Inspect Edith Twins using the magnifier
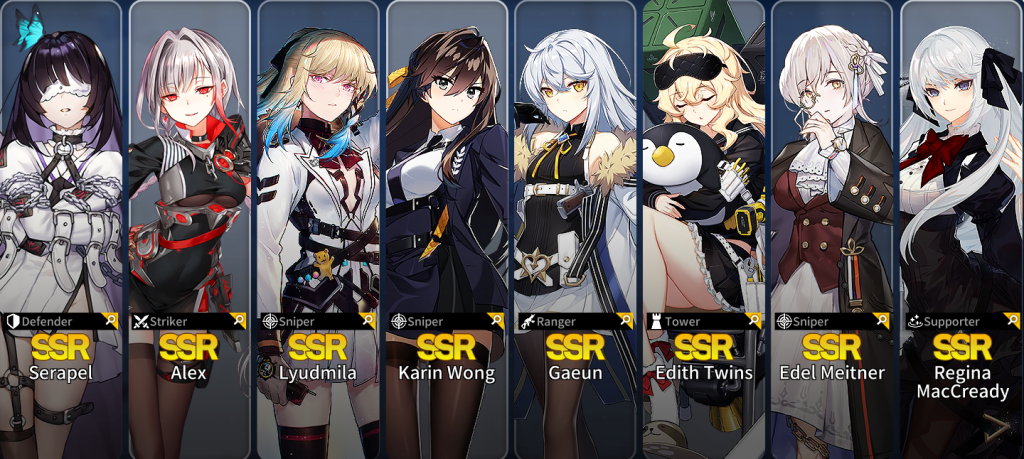Screen dimensions: 1024x459 754,321
